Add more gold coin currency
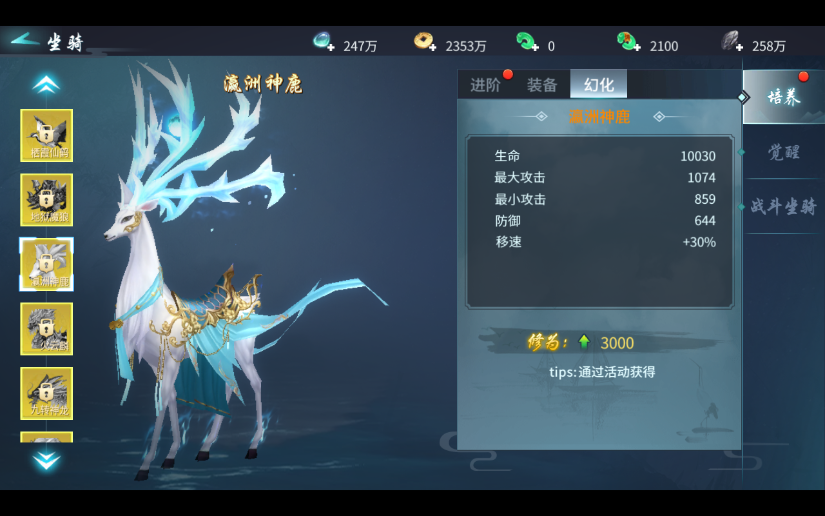The height and width of the screenshot is (516, 825). [425, 41]
